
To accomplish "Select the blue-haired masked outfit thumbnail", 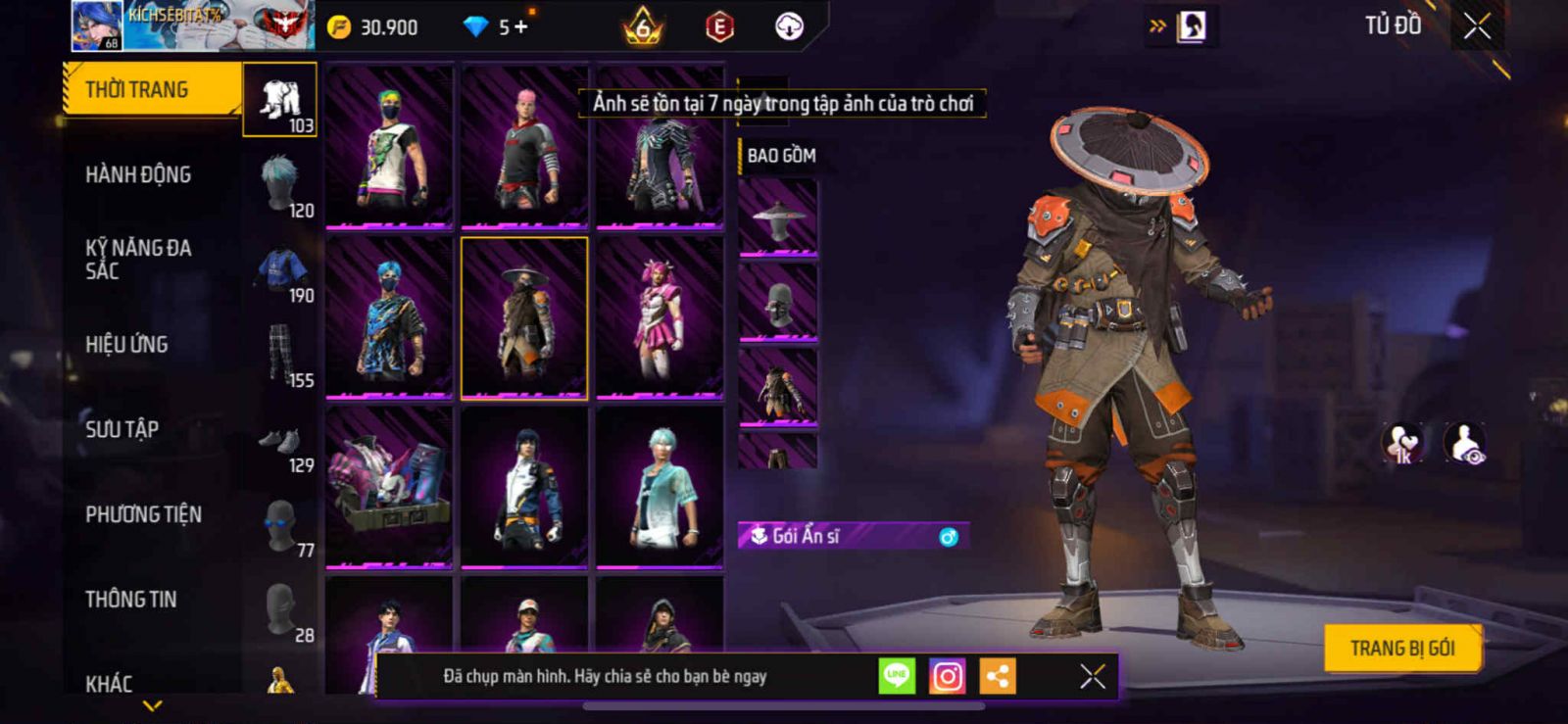I will click(x=390, y=317).
